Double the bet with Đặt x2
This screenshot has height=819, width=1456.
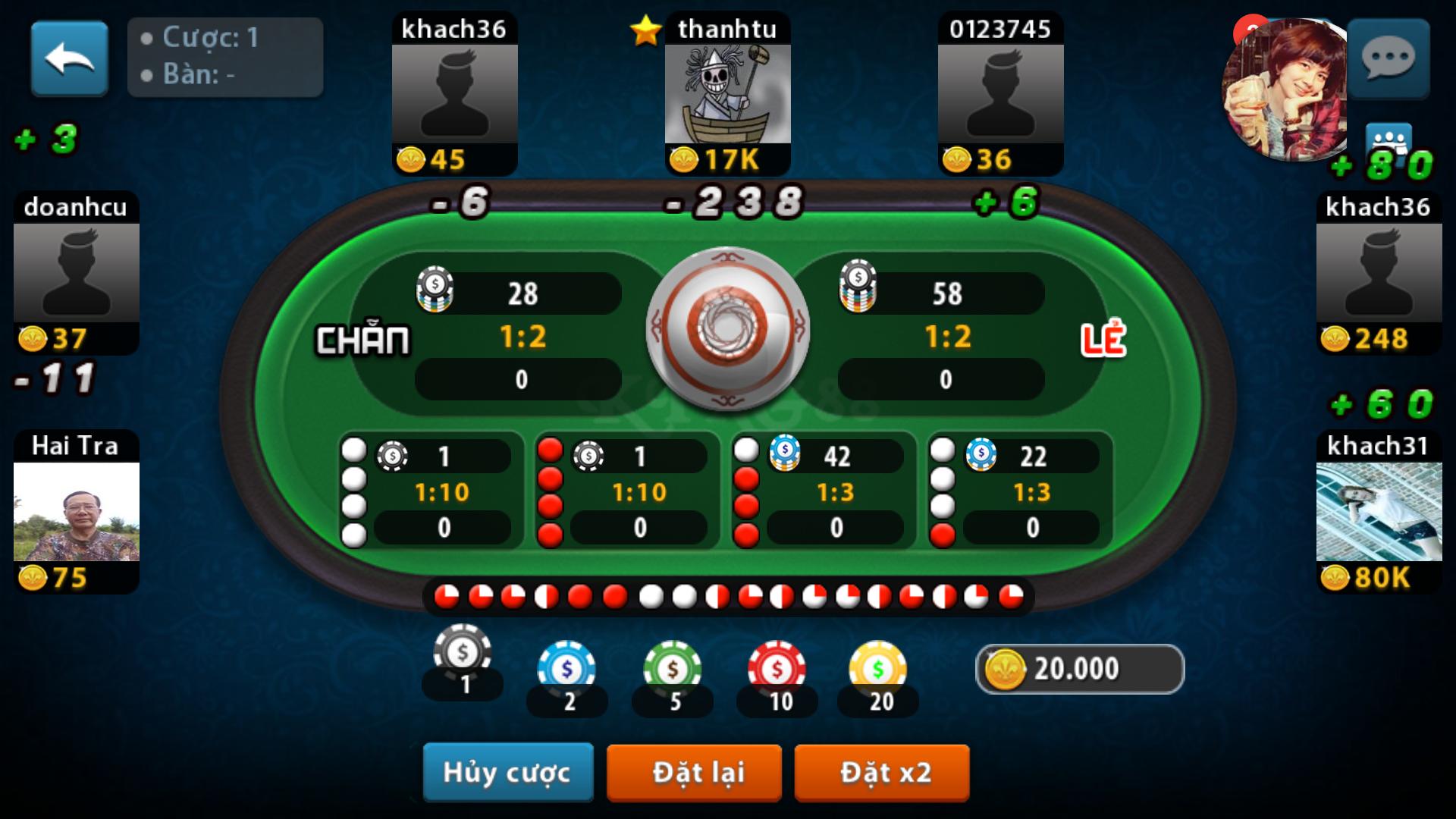pos(882,772)
